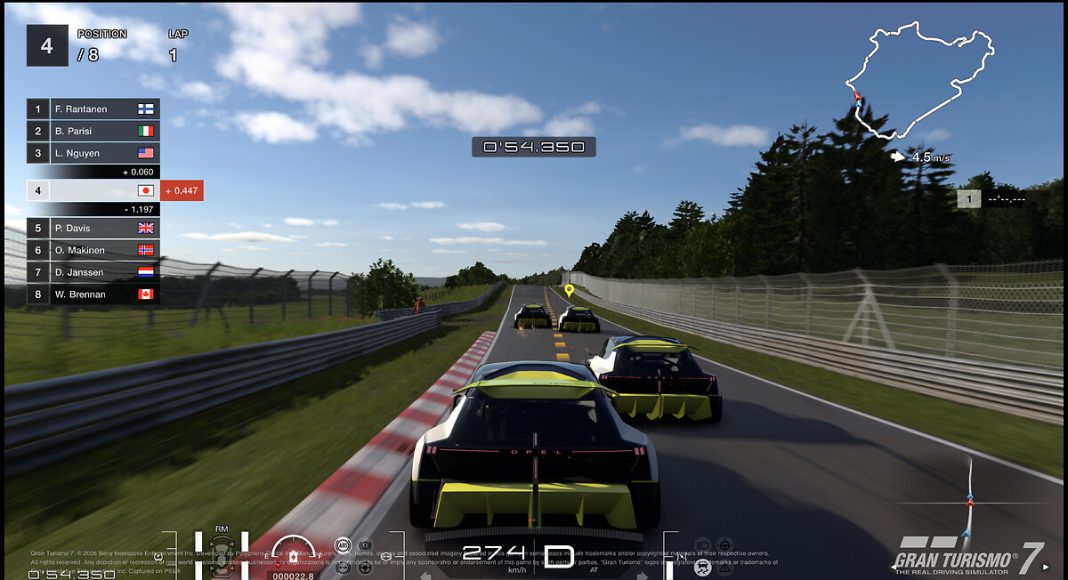The width and height of the screenshot is (1068, 580).
Task: Choose W. Brennan in the driver list
Action: pyautogui.click(x=93, y=294)
